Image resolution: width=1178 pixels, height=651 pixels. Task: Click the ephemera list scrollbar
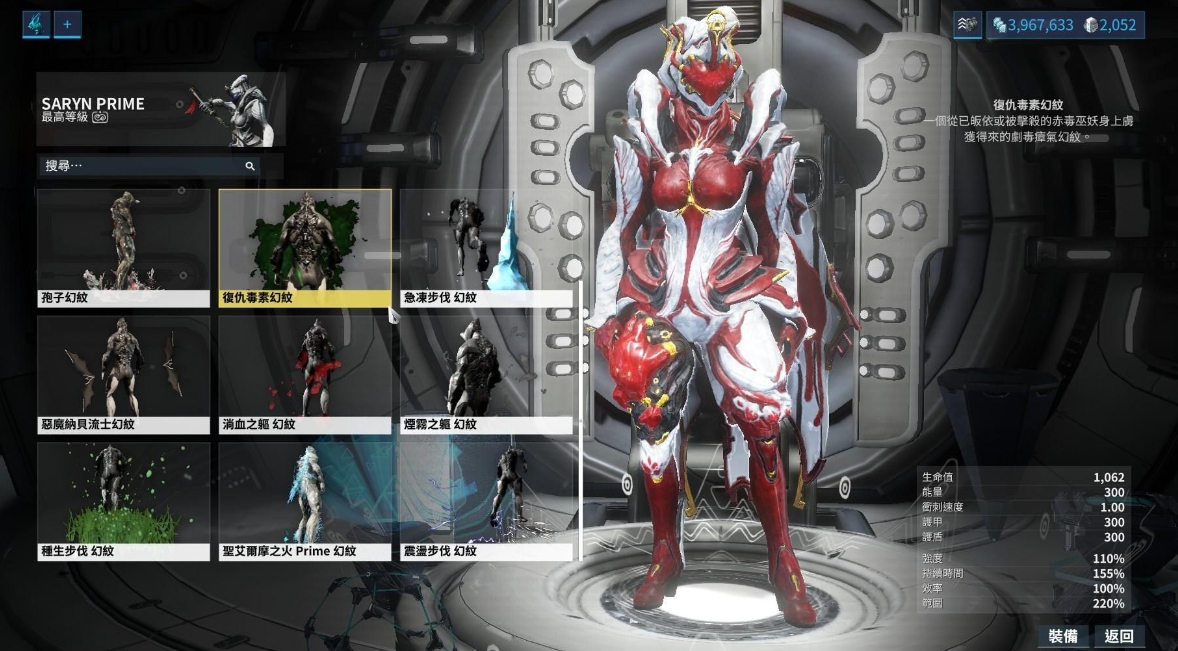pos(581,420)
